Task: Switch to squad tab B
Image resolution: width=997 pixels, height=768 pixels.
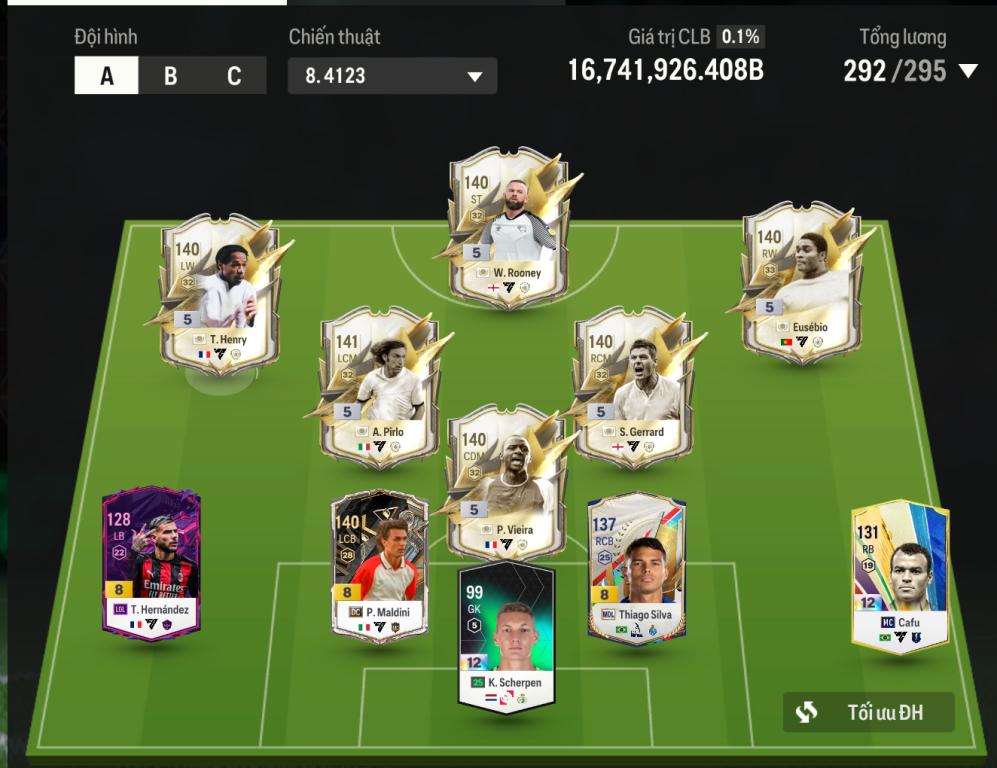Action: click(x=170, y=77)
